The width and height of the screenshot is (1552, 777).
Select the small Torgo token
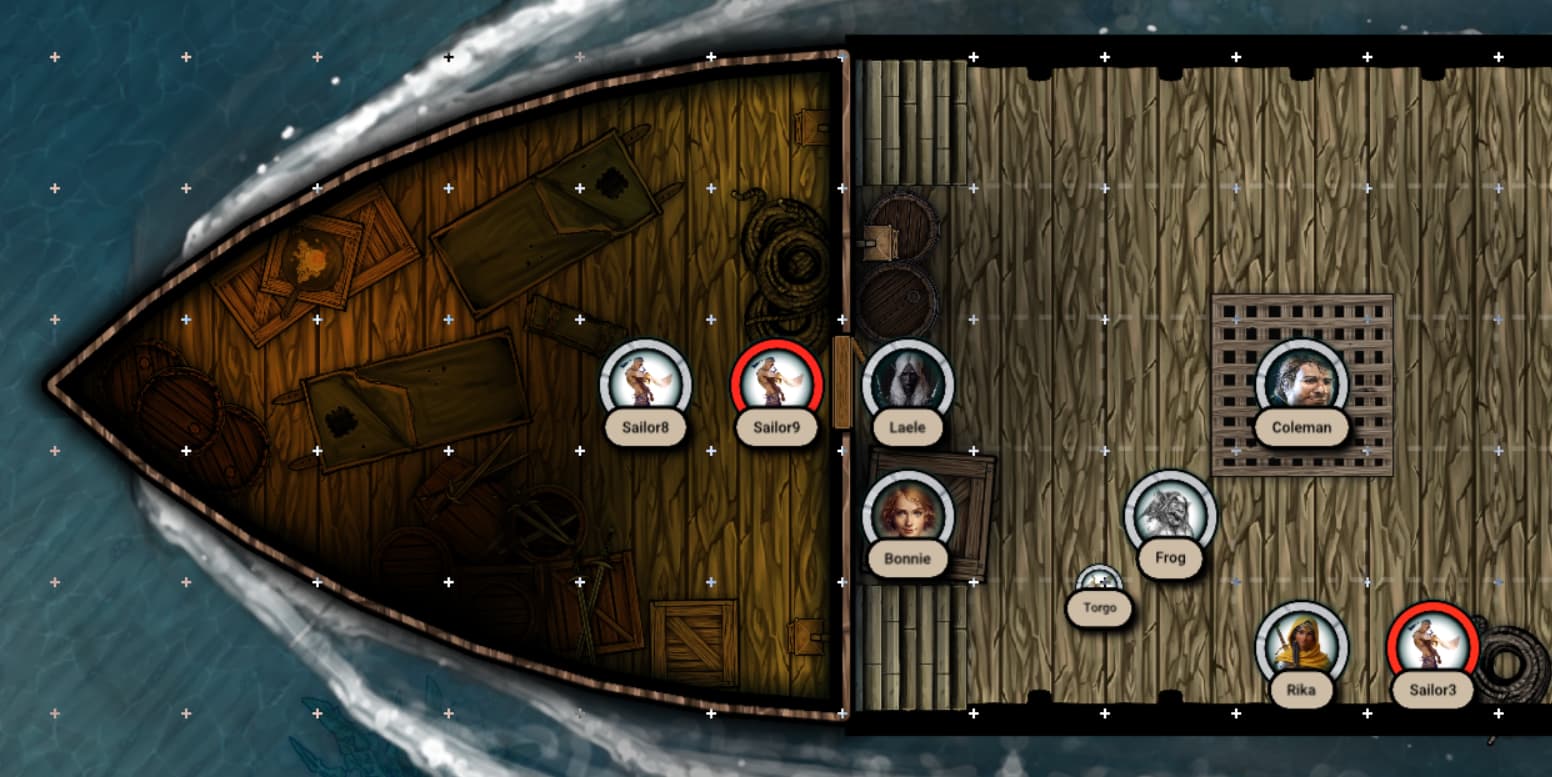[1099, 583]
